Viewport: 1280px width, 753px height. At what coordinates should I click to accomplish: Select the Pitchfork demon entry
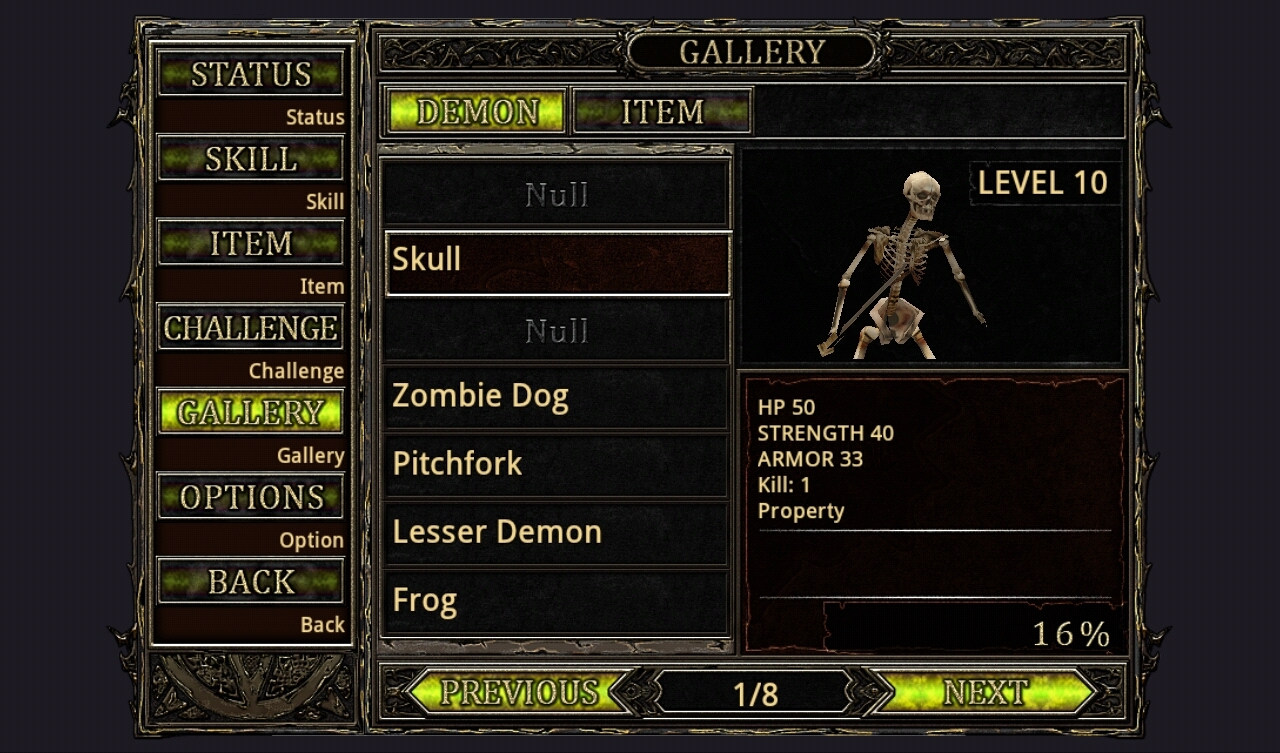coord(557,465)
